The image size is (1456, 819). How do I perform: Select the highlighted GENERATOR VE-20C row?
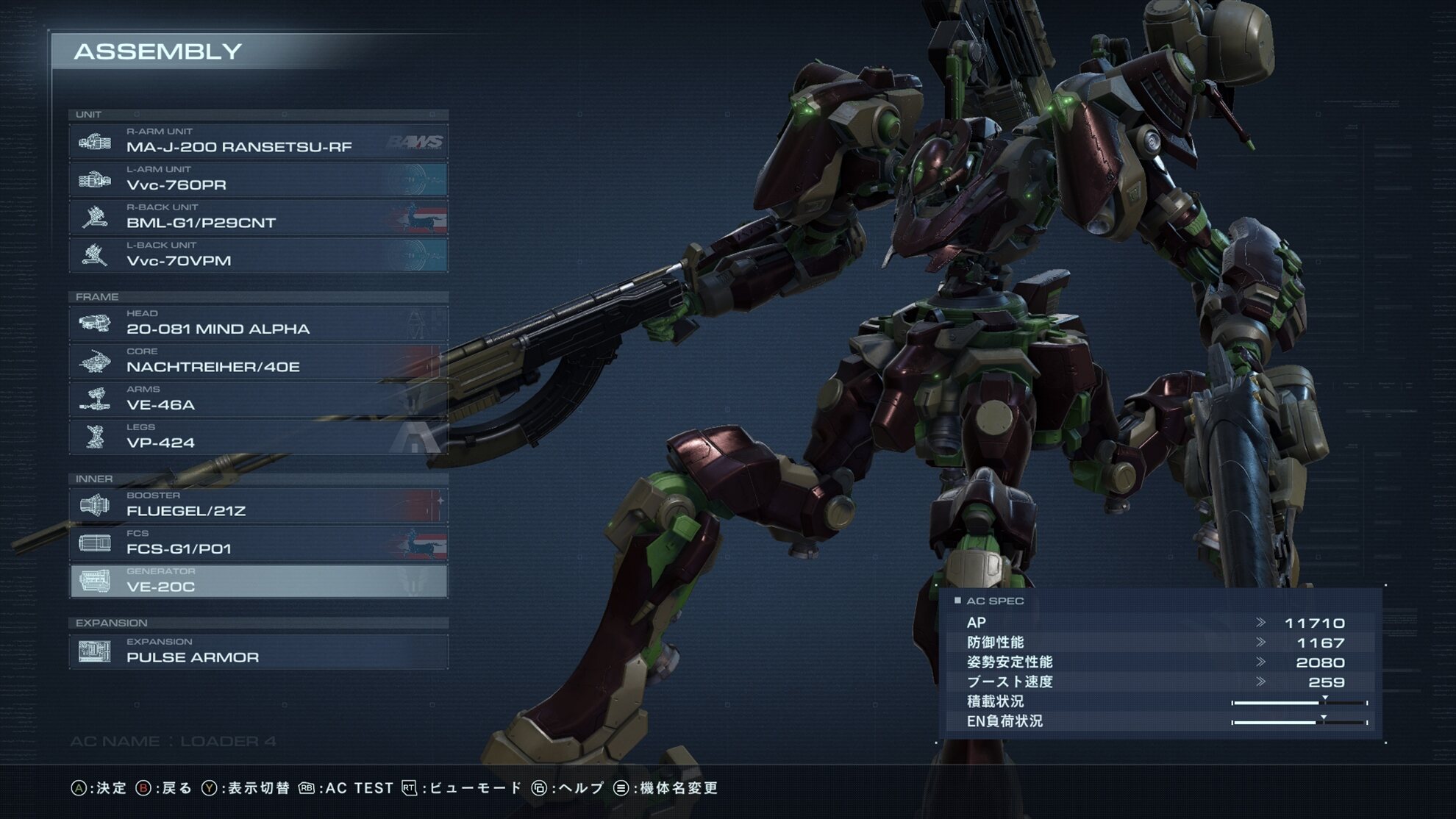coord(258,582)
